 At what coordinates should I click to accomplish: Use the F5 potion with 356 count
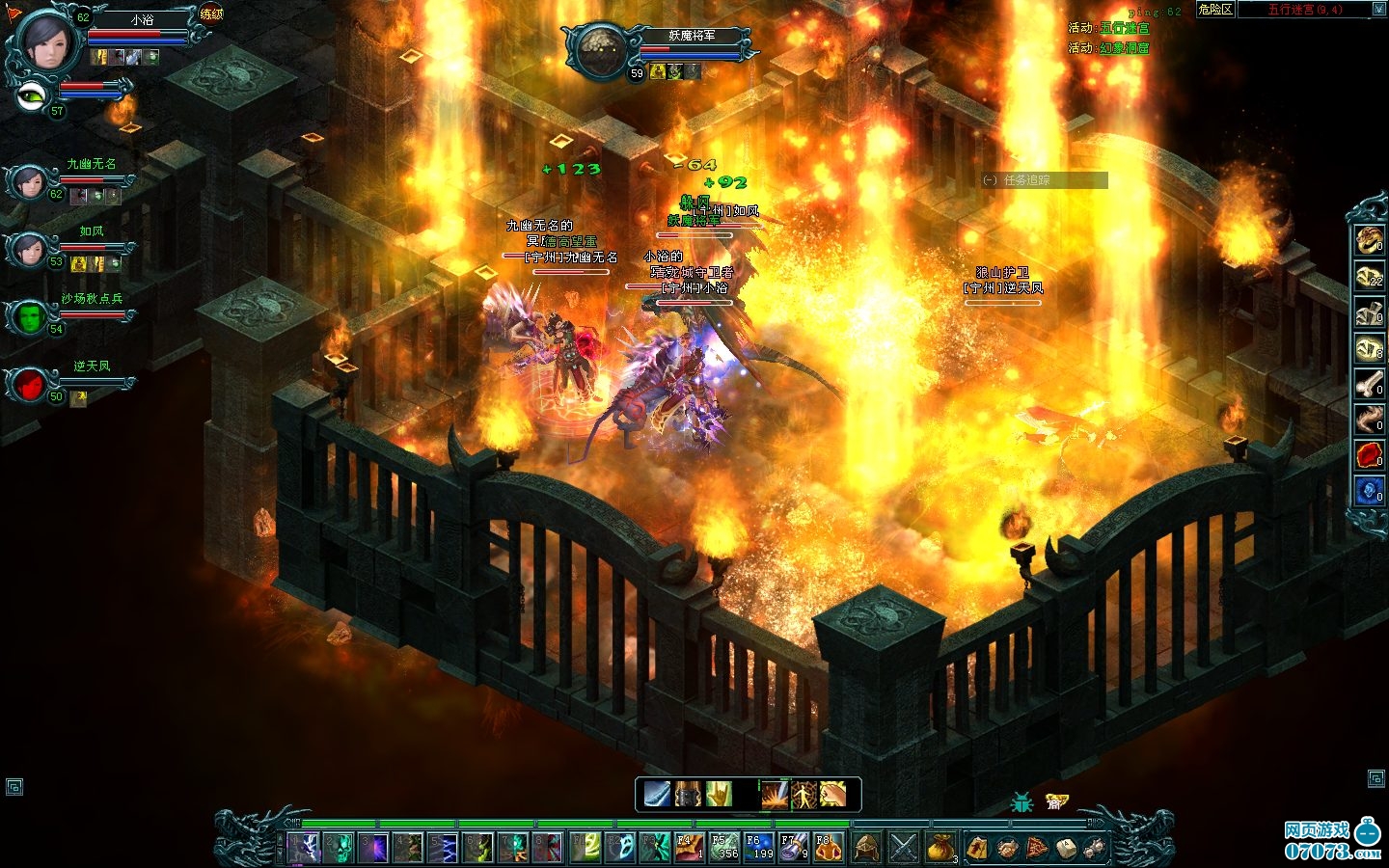[x=724, y=847]
